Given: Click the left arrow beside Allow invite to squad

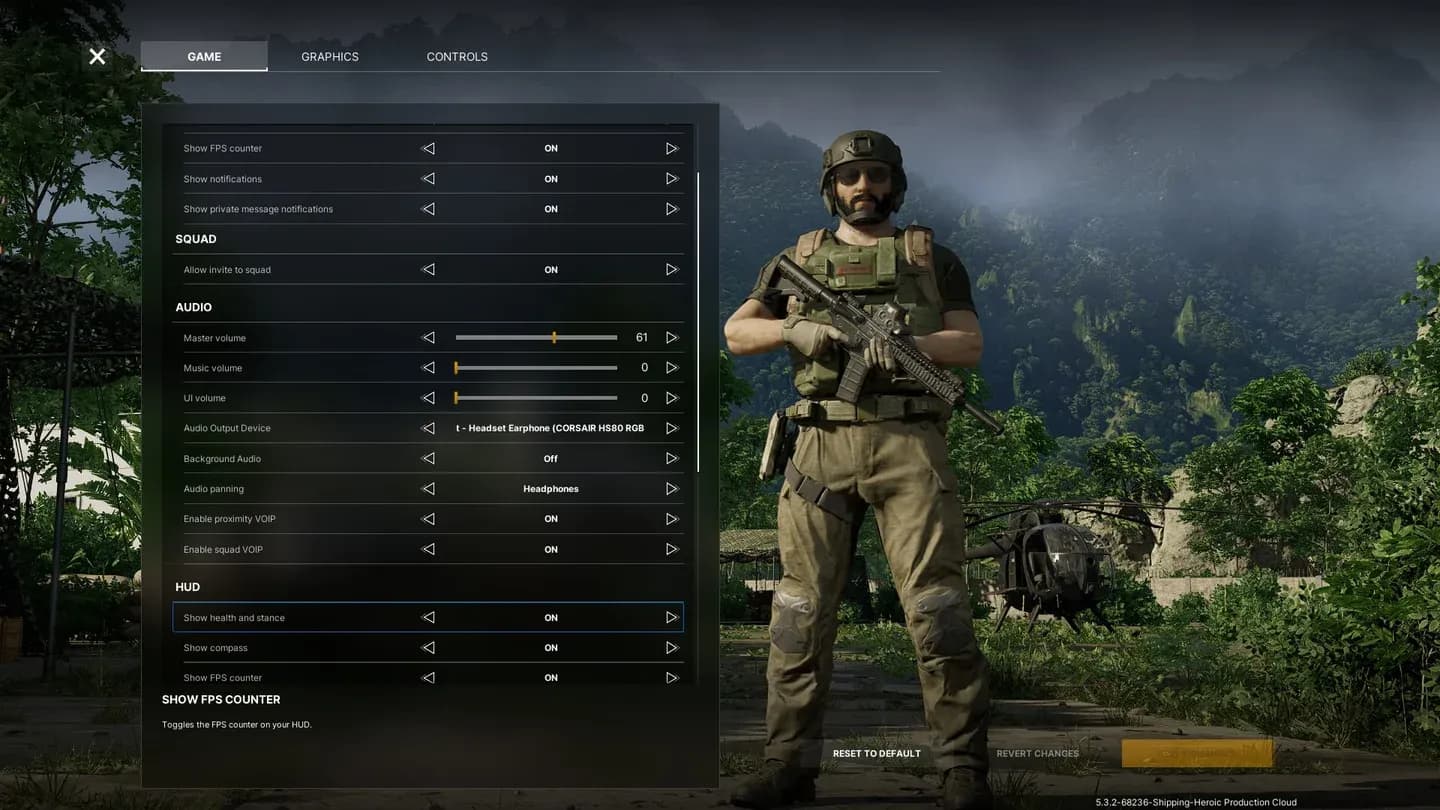Looking at the screenshot, I should coord(428,269).
